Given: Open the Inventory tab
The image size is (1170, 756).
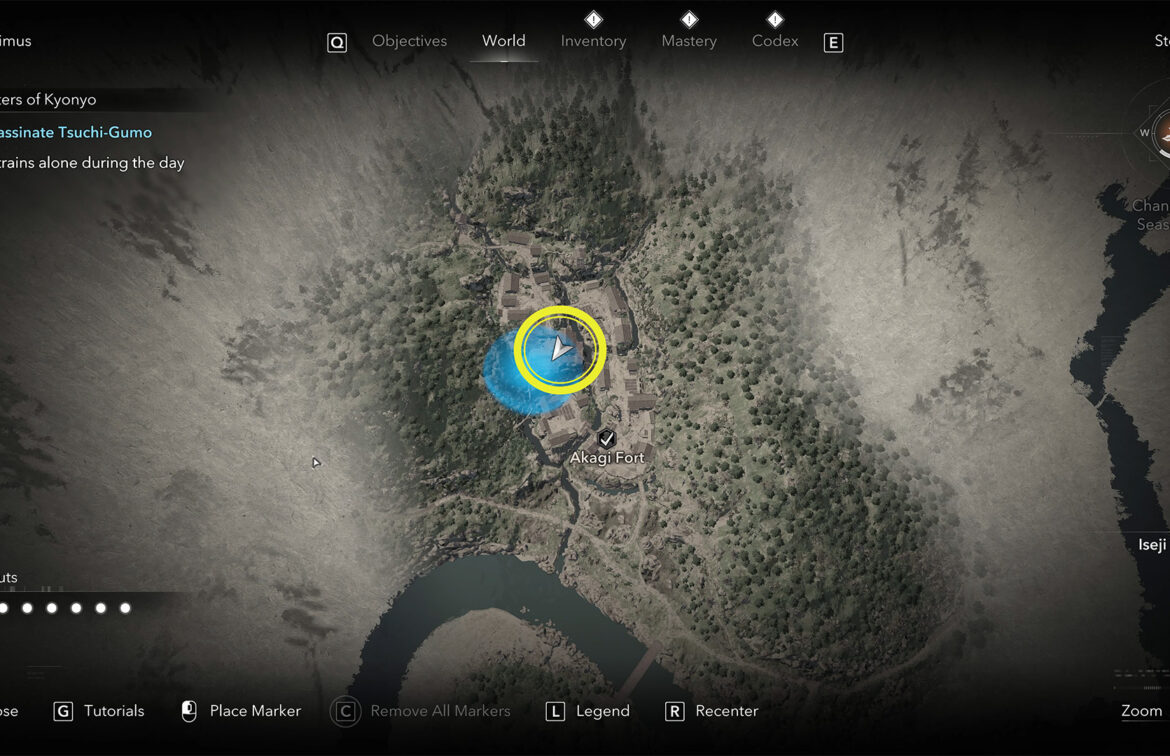Looking at the screenshot, I should 593,41.
